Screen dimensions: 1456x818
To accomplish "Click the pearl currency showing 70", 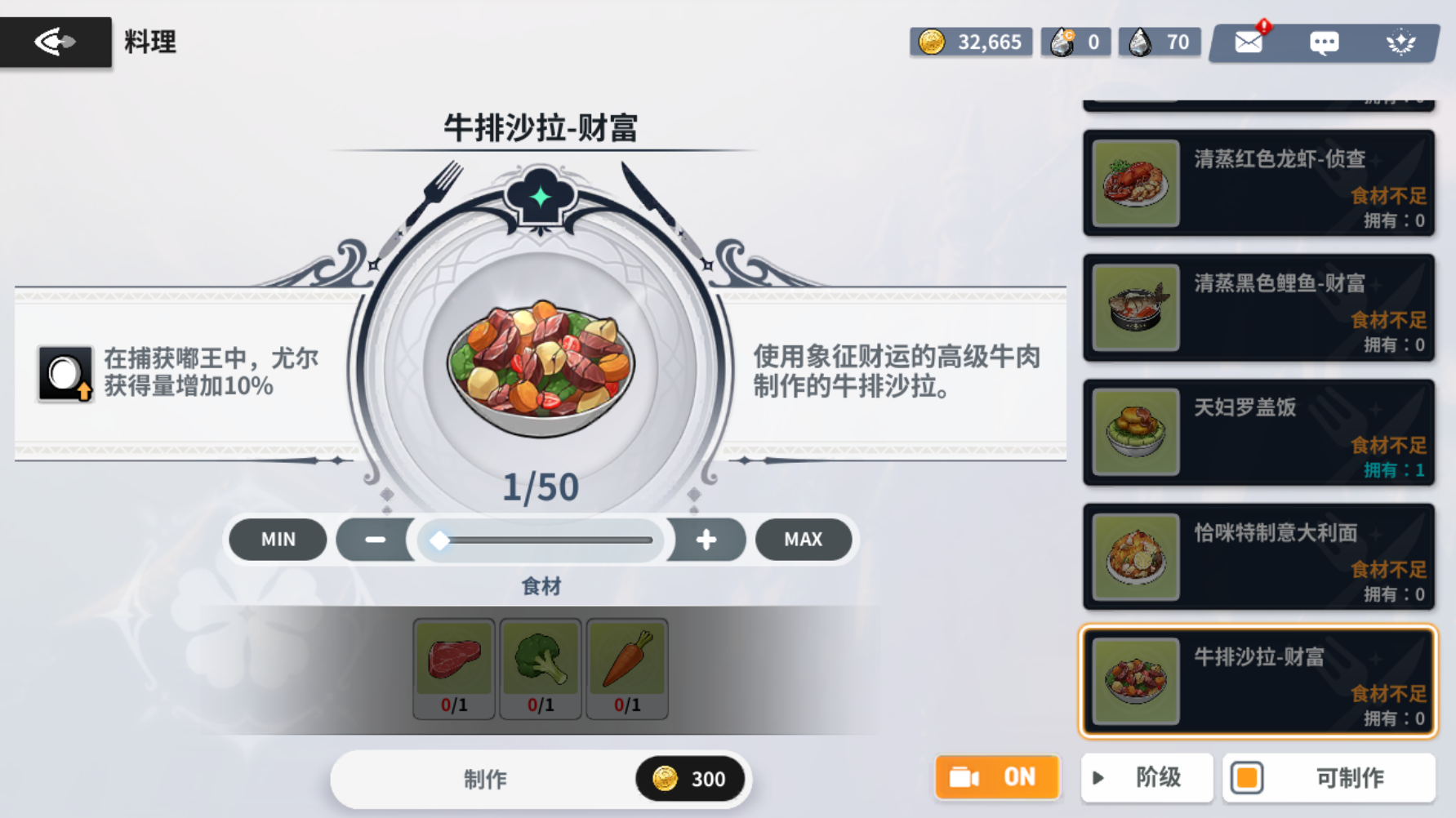I will point(1159,42).
